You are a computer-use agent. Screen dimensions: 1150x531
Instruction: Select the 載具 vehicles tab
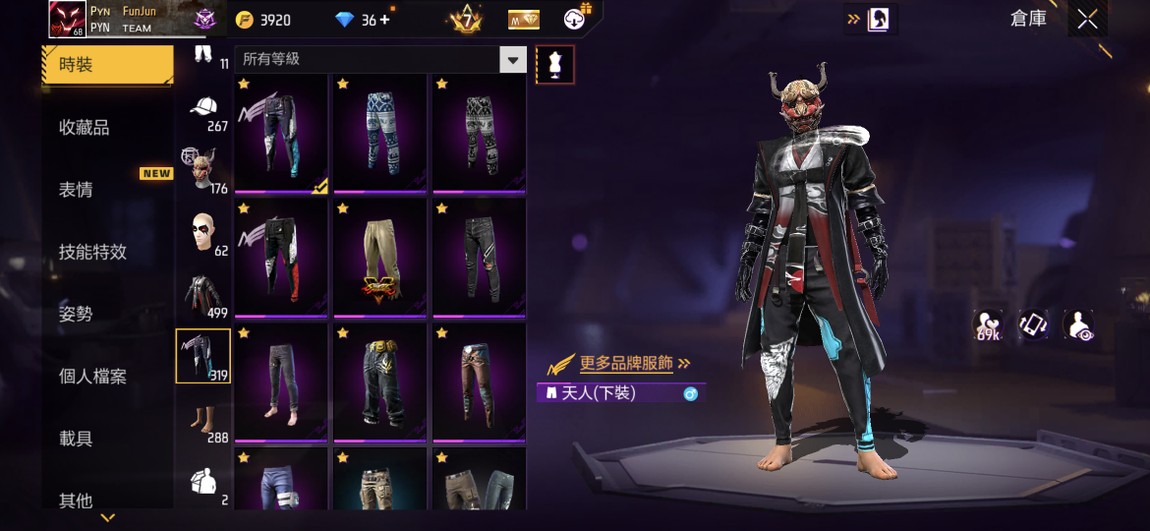tap(77, 438)
